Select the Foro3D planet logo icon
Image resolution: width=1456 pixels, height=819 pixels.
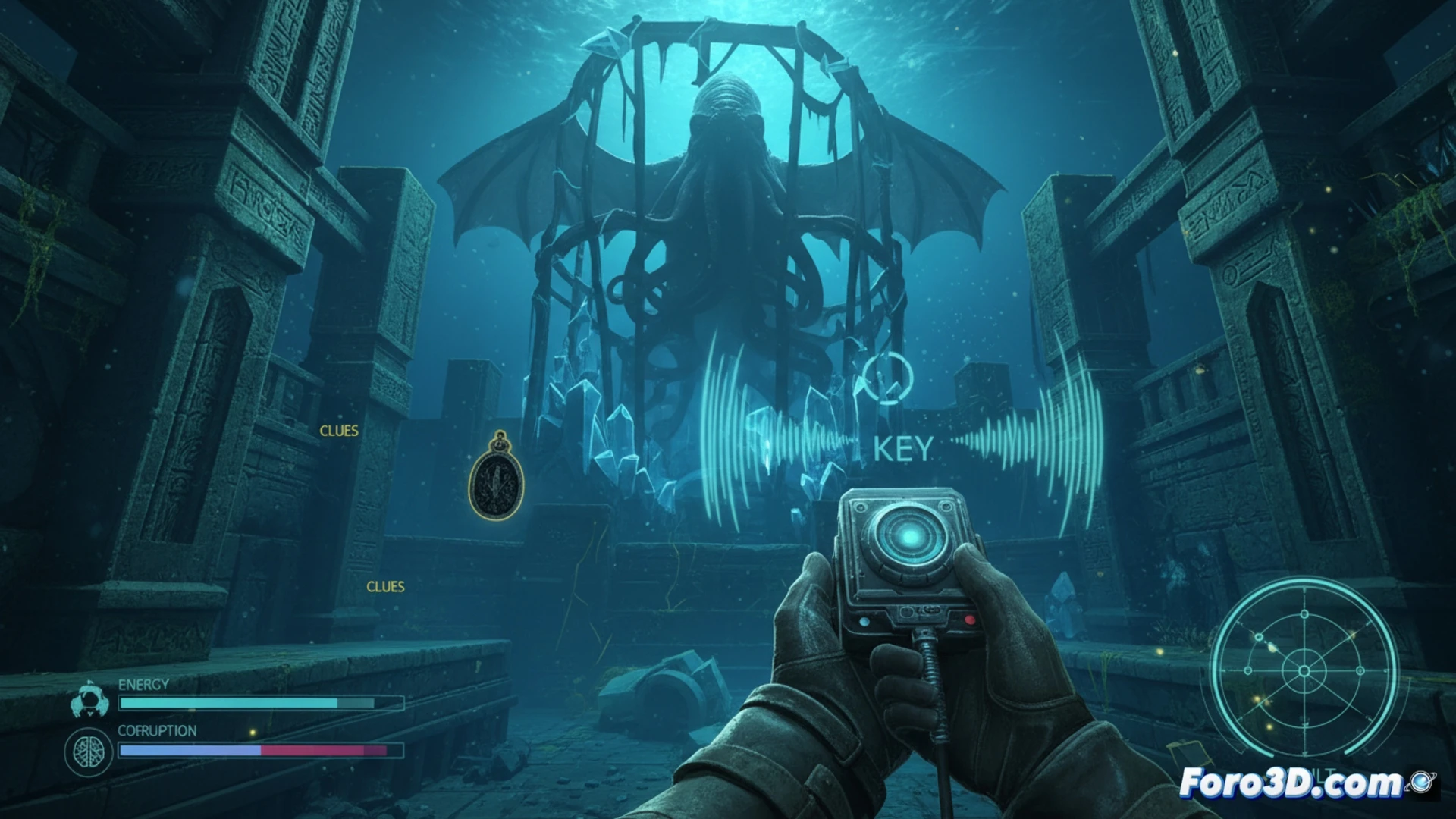pos(1420,783)
